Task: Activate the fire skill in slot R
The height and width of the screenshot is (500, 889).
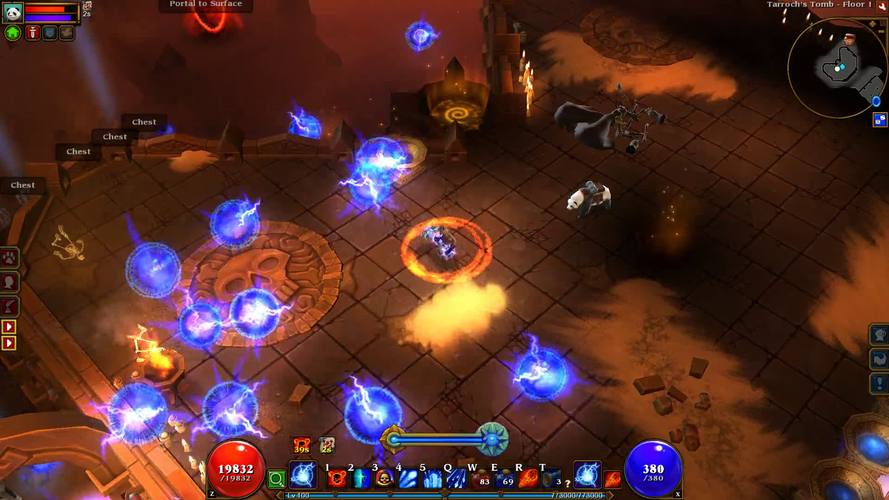Action: pyautogui.click(x=528, y=479)
